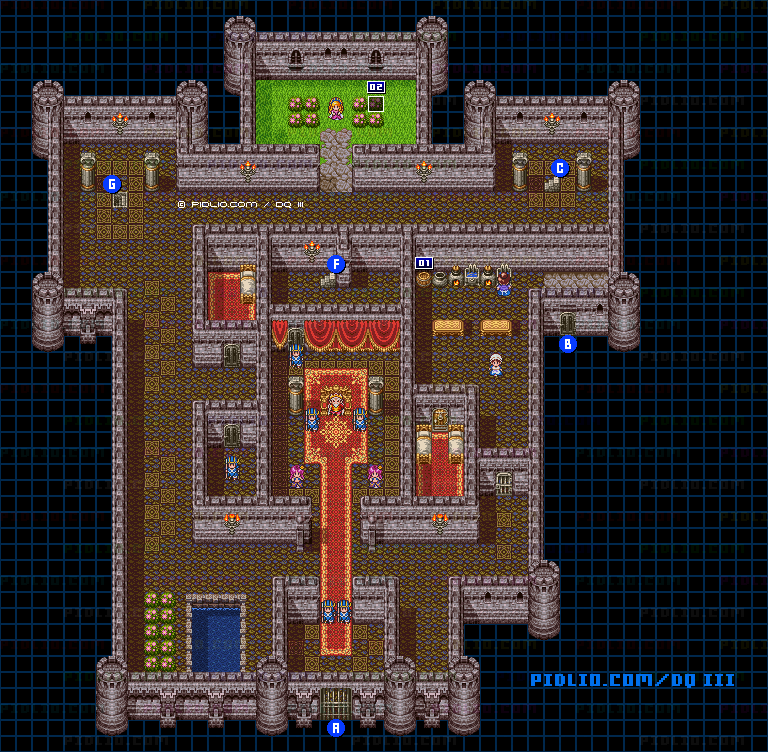The image size is (768, 752).
Task: Choose the numbered marker 02
Action: (x=376, y=87)
